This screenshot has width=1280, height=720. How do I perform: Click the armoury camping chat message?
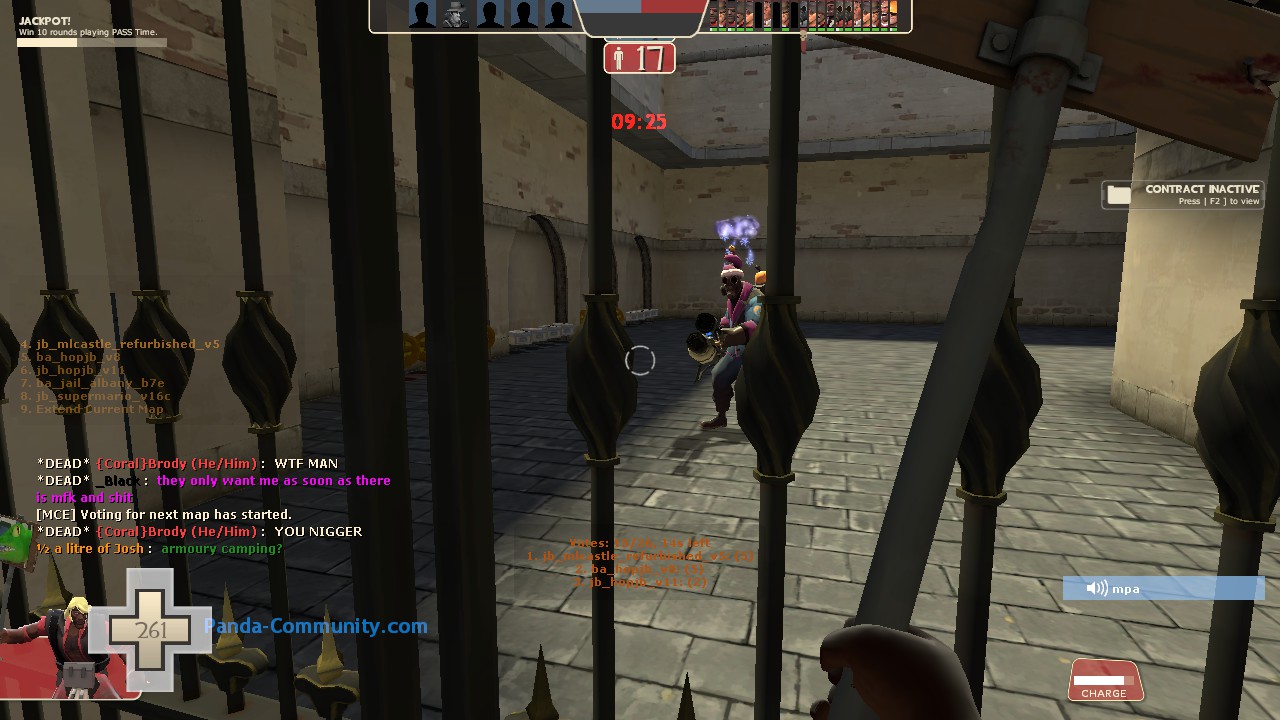click(x=221, y=549)
